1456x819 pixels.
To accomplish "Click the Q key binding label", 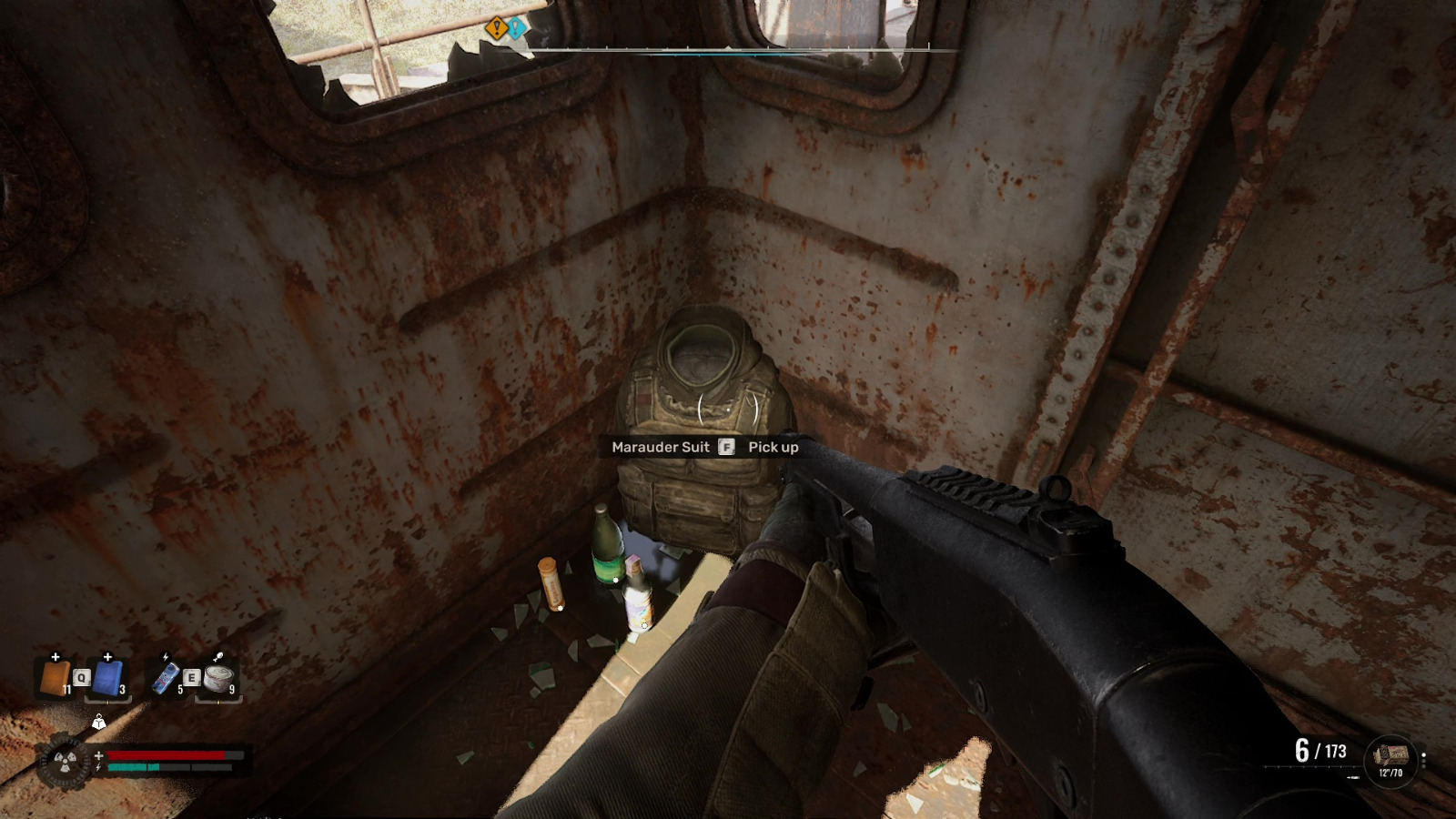I will [81, 677].
